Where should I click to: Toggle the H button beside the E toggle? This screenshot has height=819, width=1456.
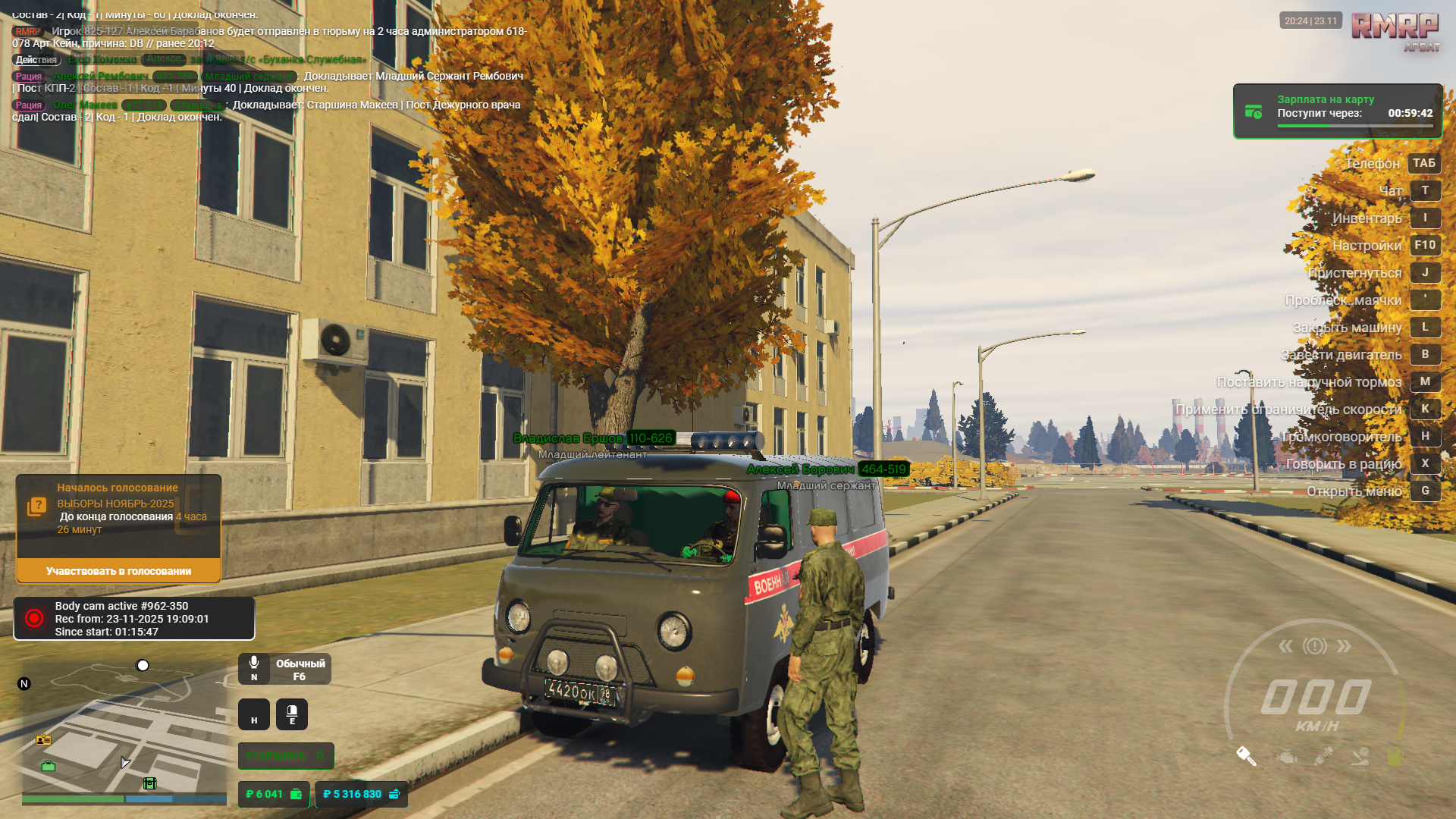pyautogui.click(x=254, y=715)
